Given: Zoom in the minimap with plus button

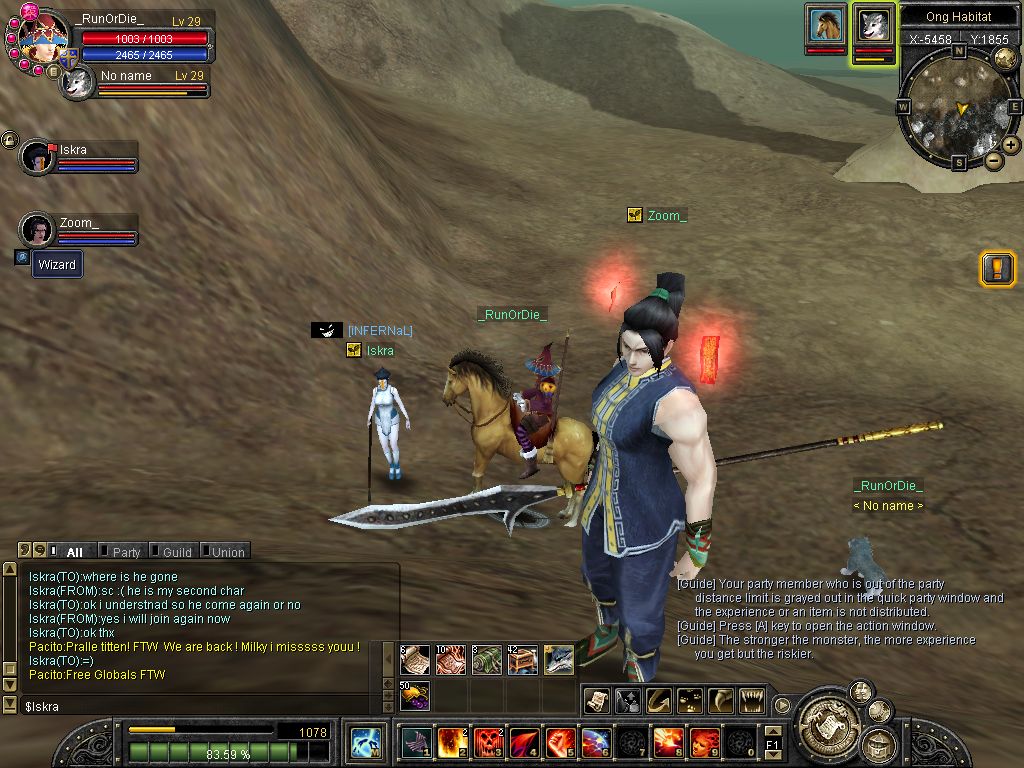Looking at the screenshot, I should pos(1011,145).
